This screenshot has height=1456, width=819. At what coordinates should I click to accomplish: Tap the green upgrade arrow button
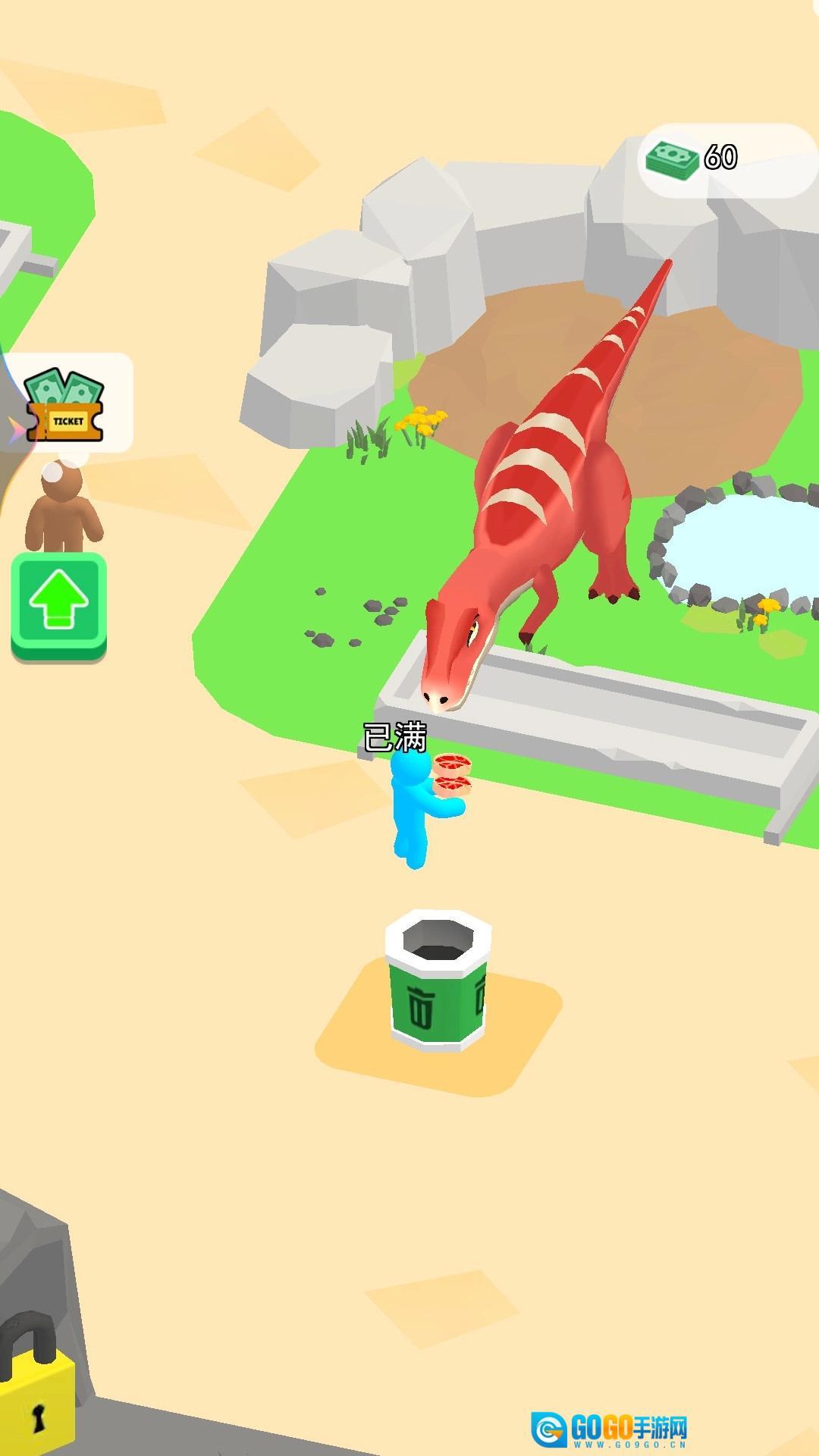coord(58,604)
